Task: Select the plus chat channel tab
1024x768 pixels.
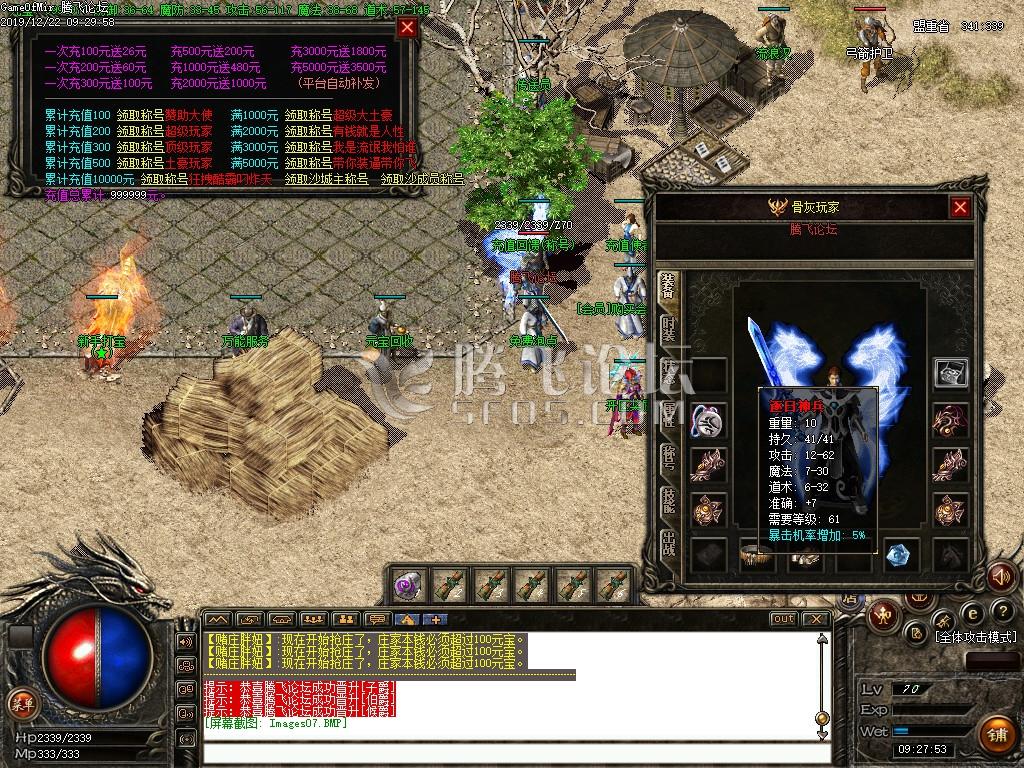Action: [435, 619]
